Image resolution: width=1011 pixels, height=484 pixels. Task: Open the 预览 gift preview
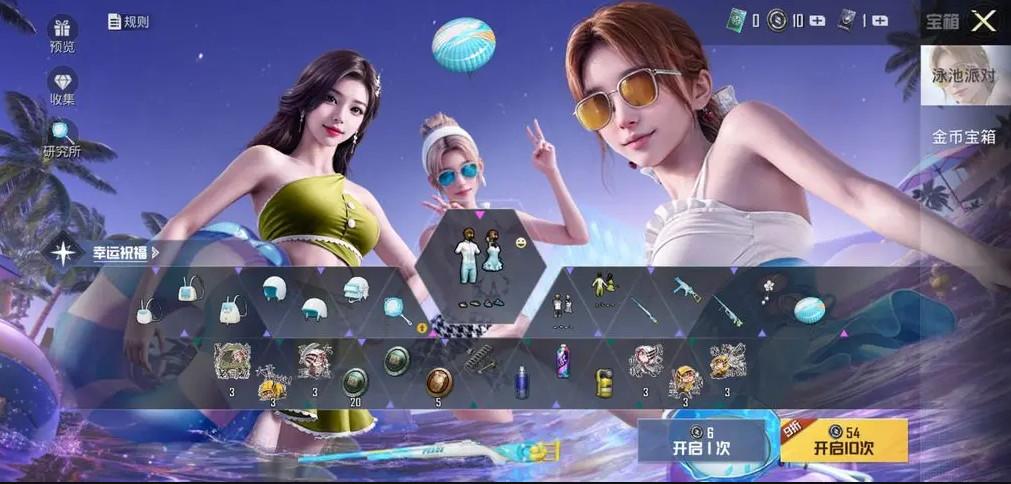pos(62,34)
